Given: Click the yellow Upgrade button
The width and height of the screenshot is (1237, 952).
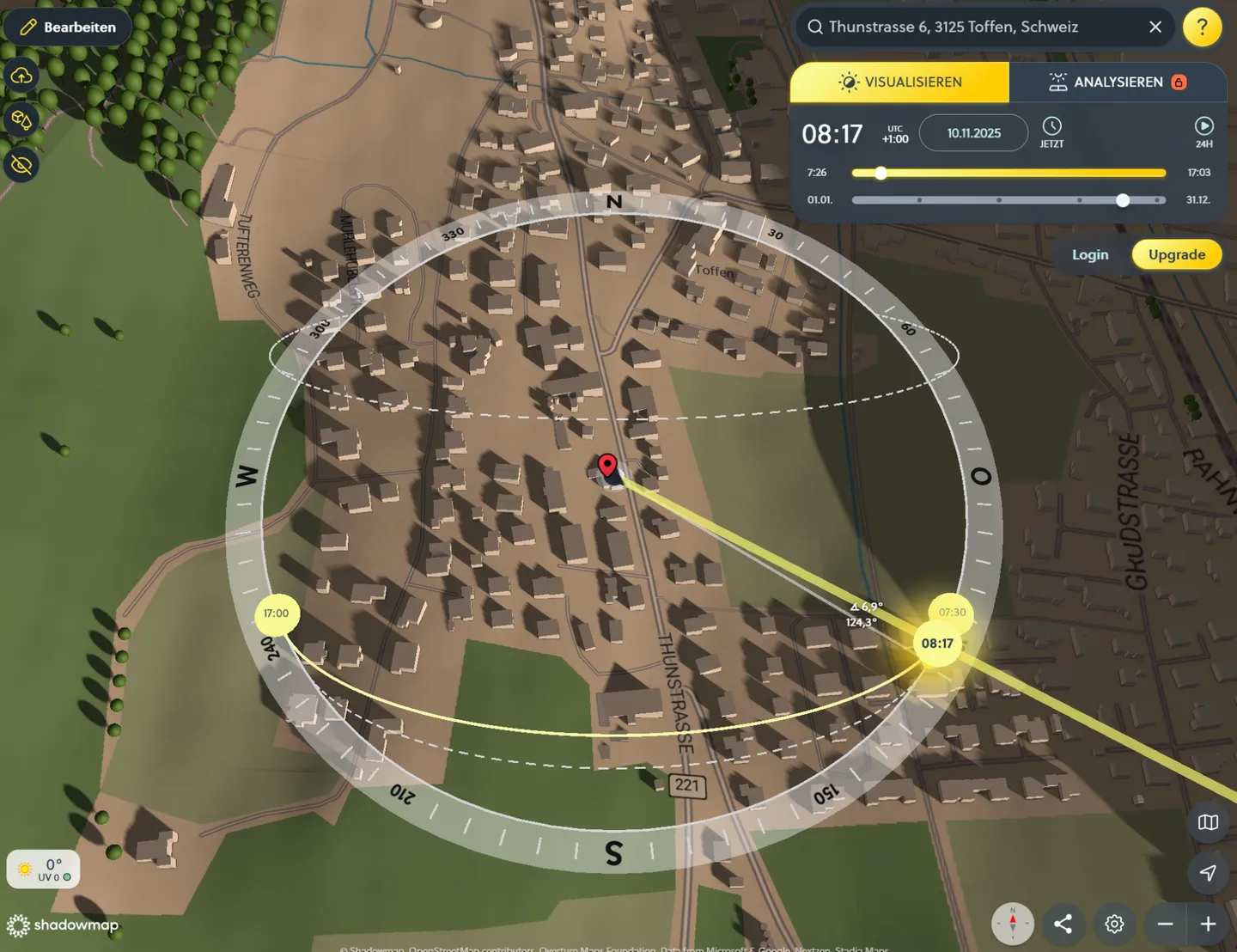Looking at the screenshot, I should (x=1176, y=254).
